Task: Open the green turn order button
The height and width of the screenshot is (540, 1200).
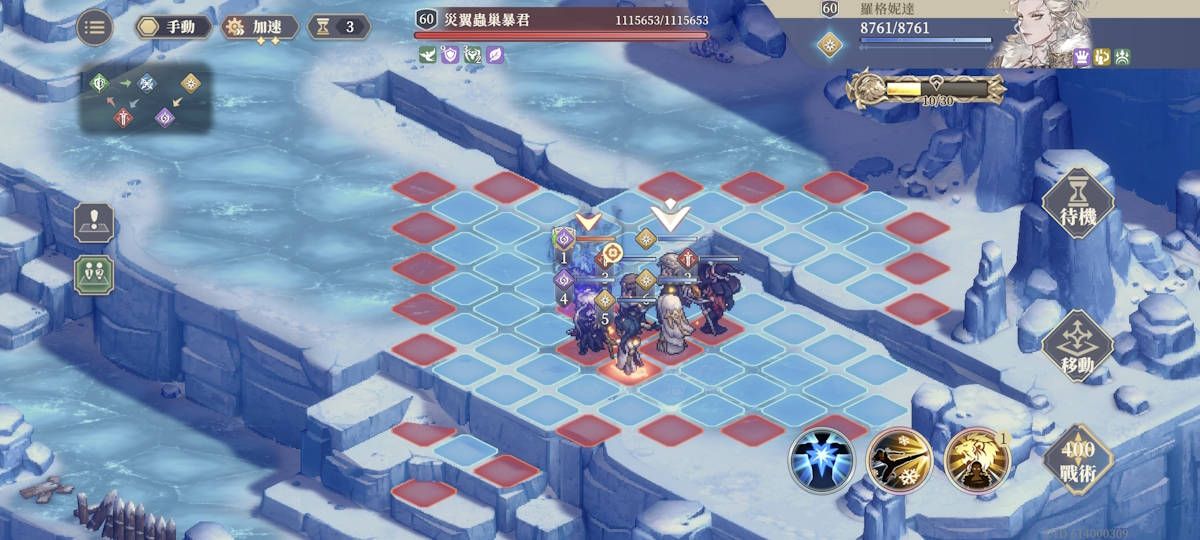Action: pos(94,274)
